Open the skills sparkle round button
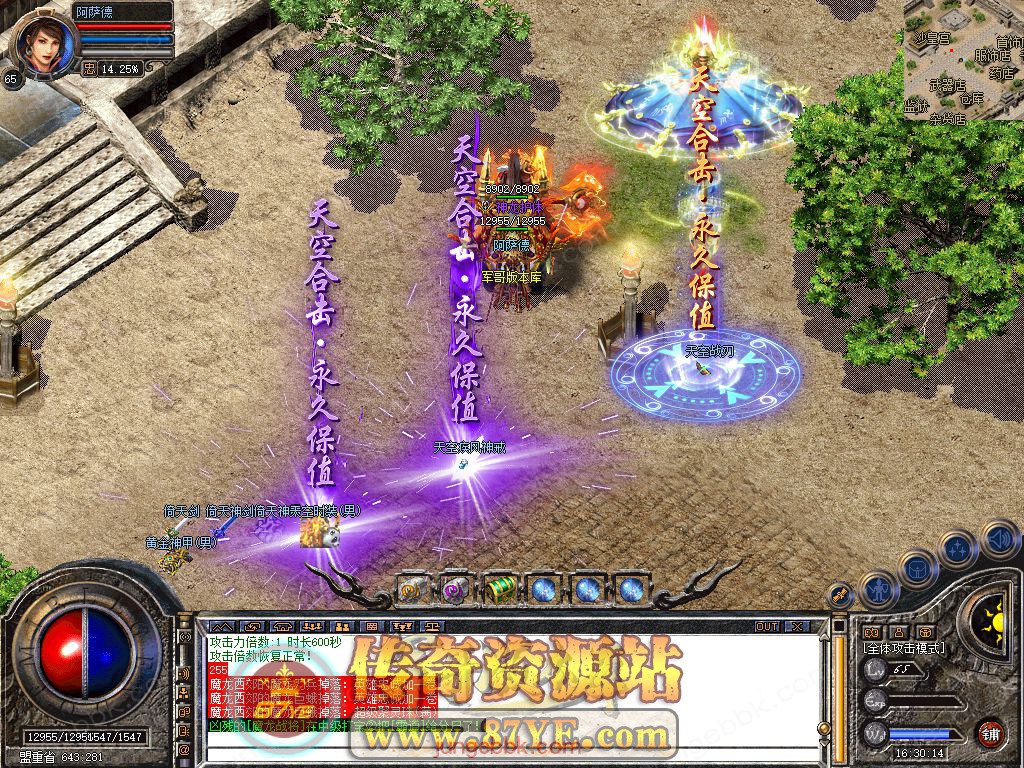The image size is (1024, 768). [957, 547]
